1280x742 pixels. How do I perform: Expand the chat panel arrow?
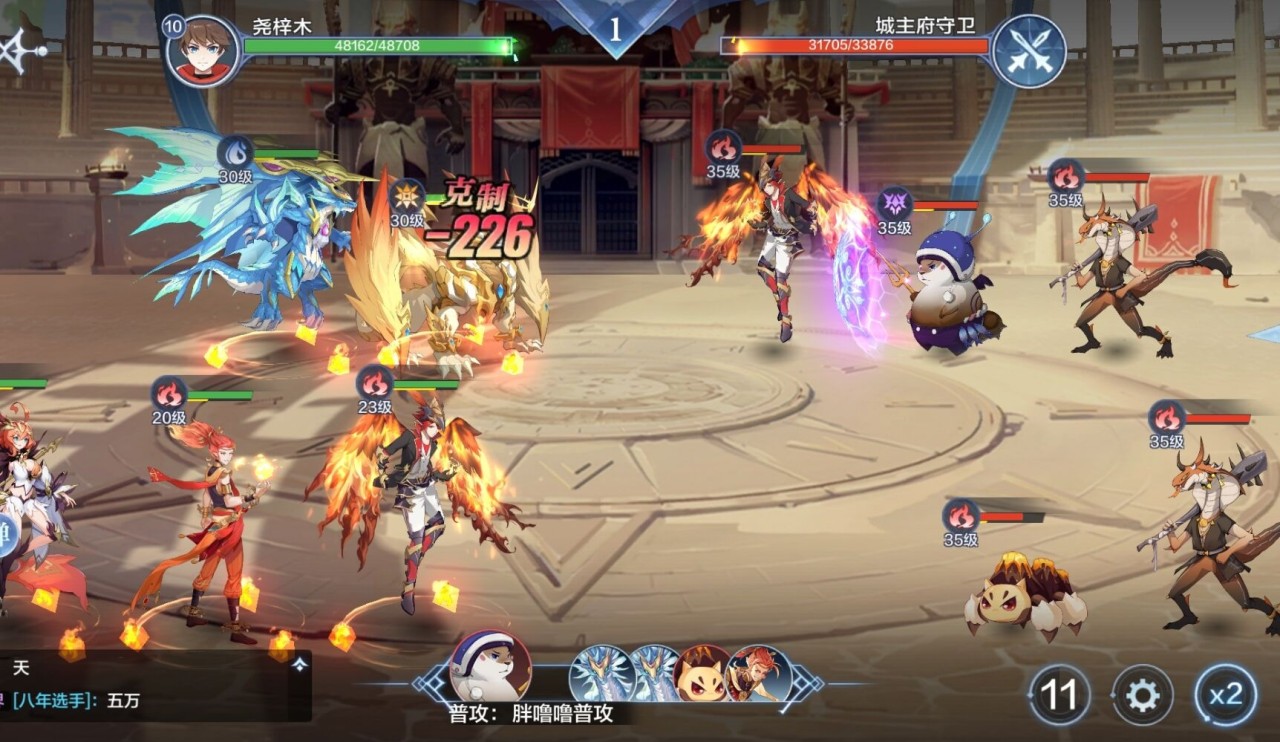[299, 665]
